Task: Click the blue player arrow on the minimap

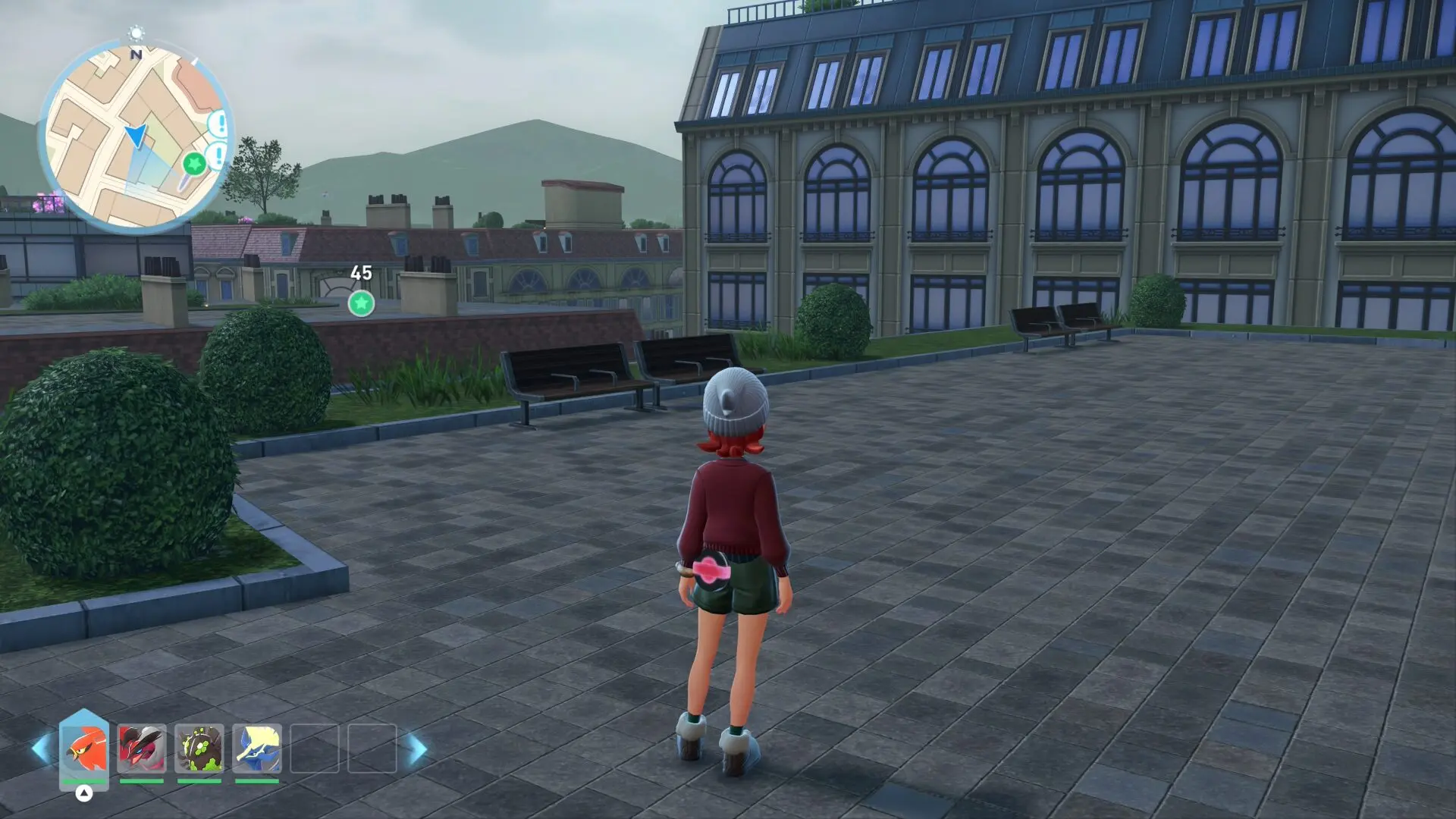Action: 136,136
